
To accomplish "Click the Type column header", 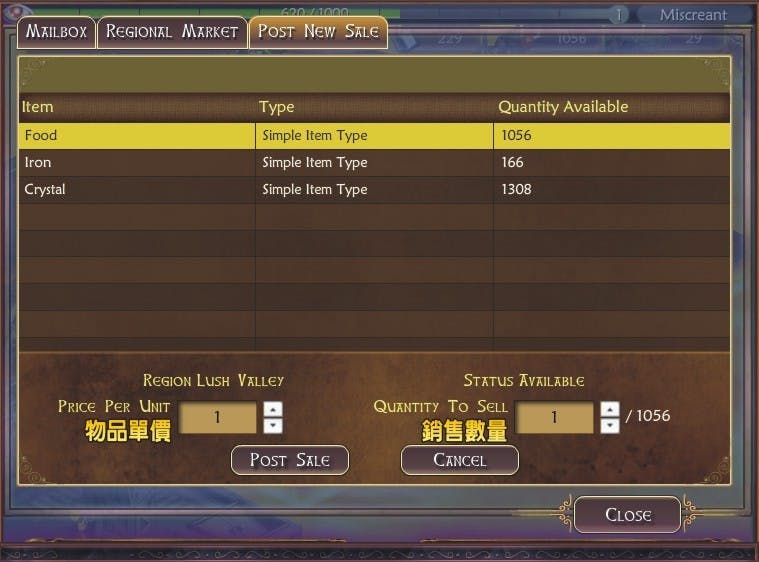I will click(276, 107).
